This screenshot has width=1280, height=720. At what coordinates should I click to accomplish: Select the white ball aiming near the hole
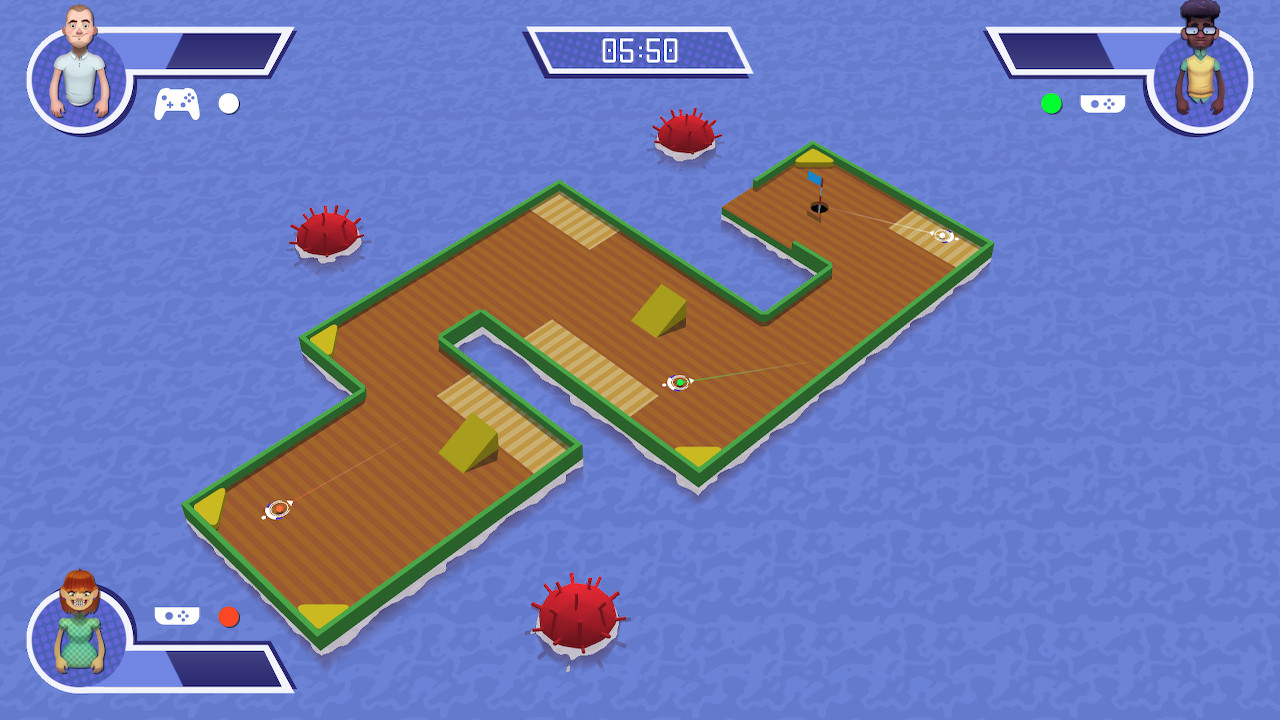click(x=941, y=236)
